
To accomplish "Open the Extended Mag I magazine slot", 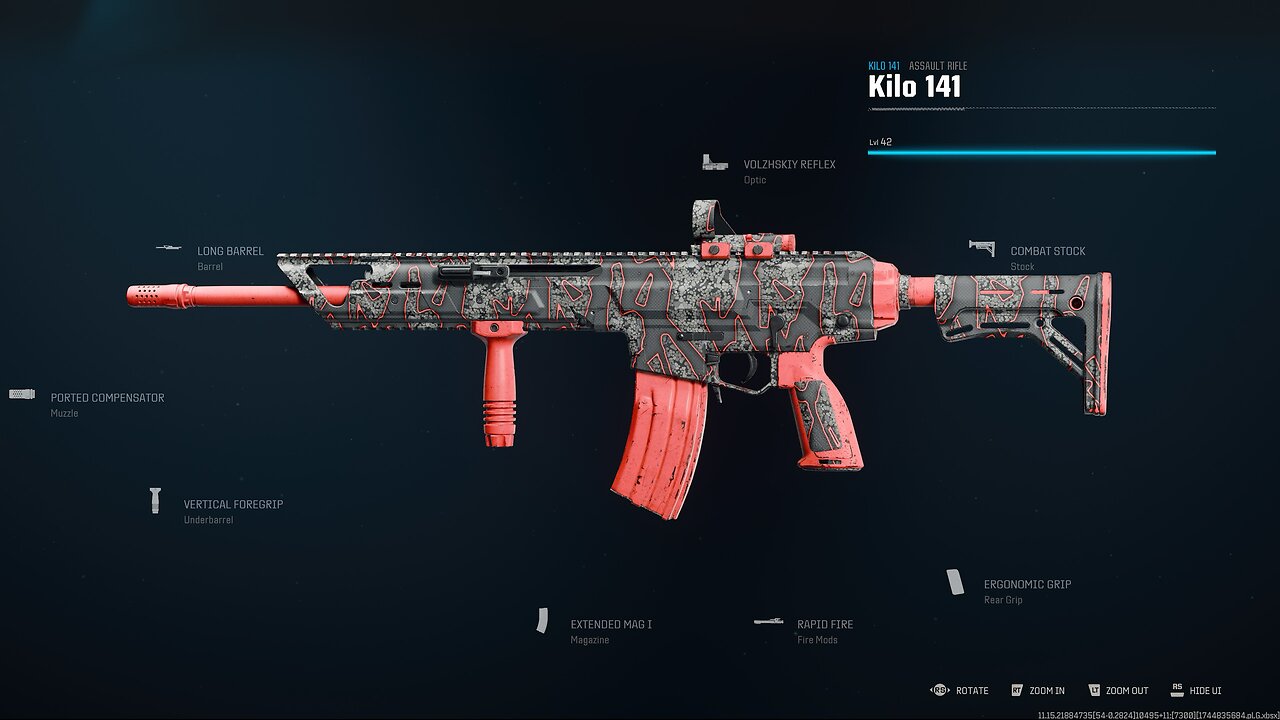I will [610, 625].
